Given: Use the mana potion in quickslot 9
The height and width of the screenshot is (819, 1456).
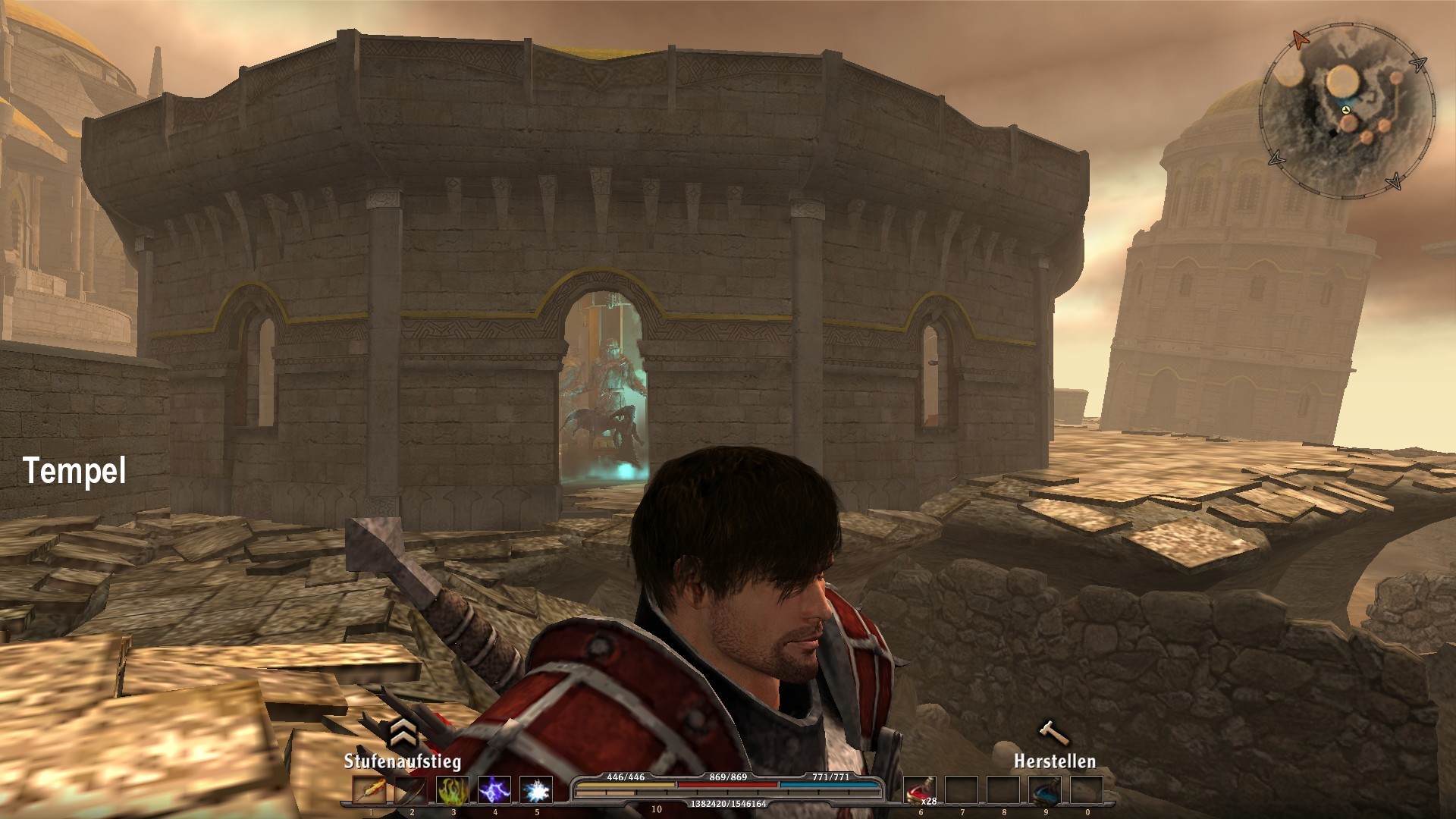Looking at the screenshot, I should click(1045, 791).
